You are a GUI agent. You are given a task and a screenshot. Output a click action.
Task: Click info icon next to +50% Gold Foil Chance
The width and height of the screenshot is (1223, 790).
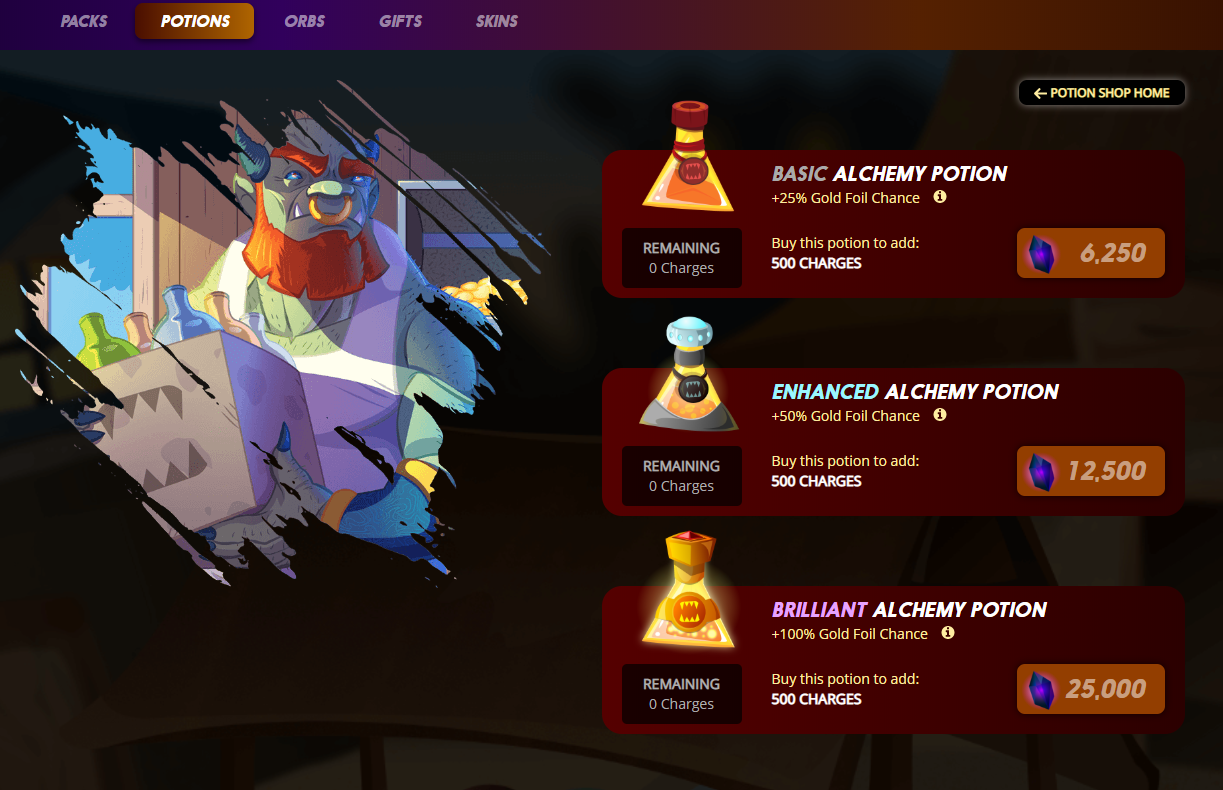click(x=940, y=415)
